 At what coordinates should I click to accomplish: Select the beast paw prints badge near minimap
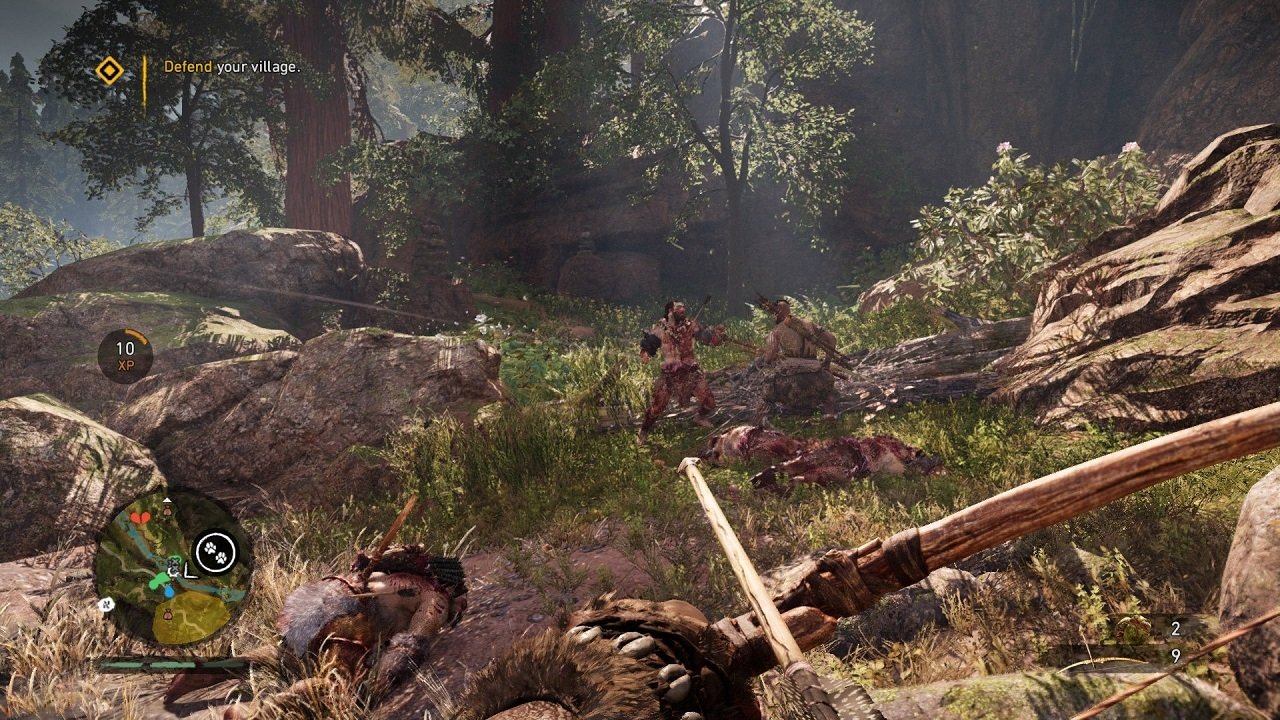click(x=214, y=550)
